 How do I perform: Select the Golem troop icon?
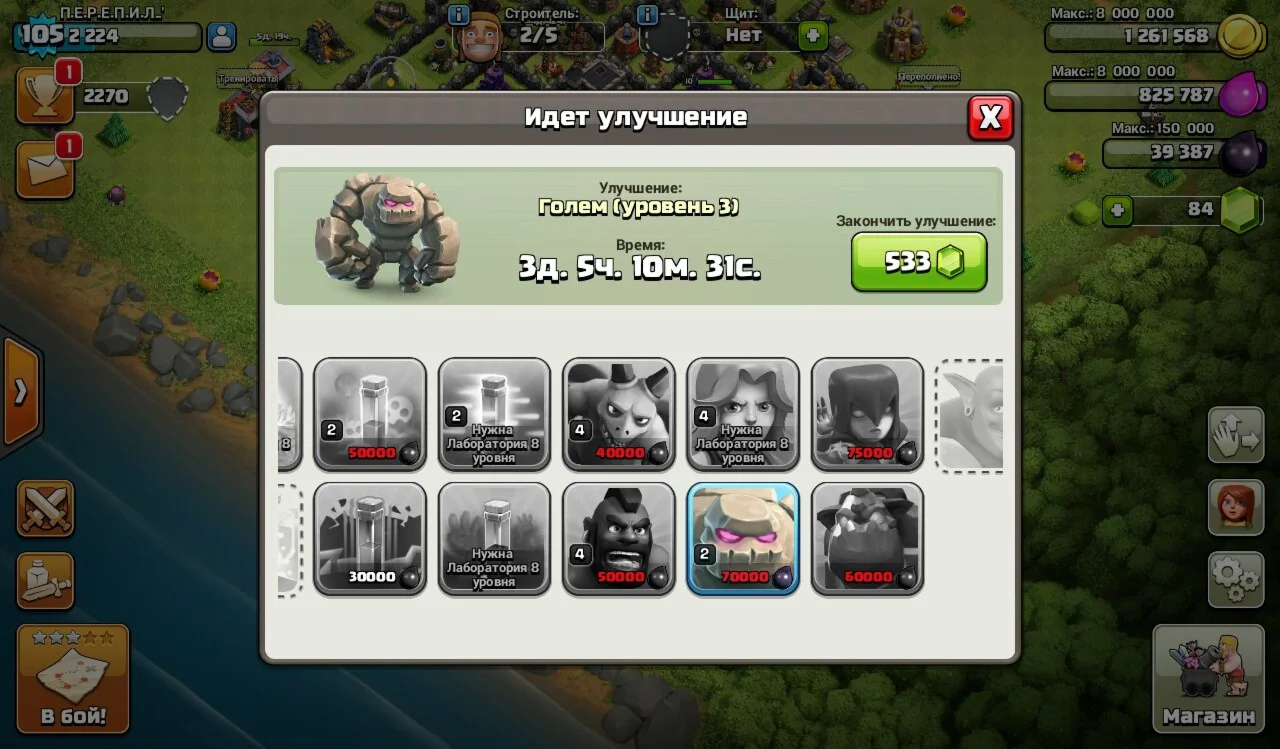point(742,538)
